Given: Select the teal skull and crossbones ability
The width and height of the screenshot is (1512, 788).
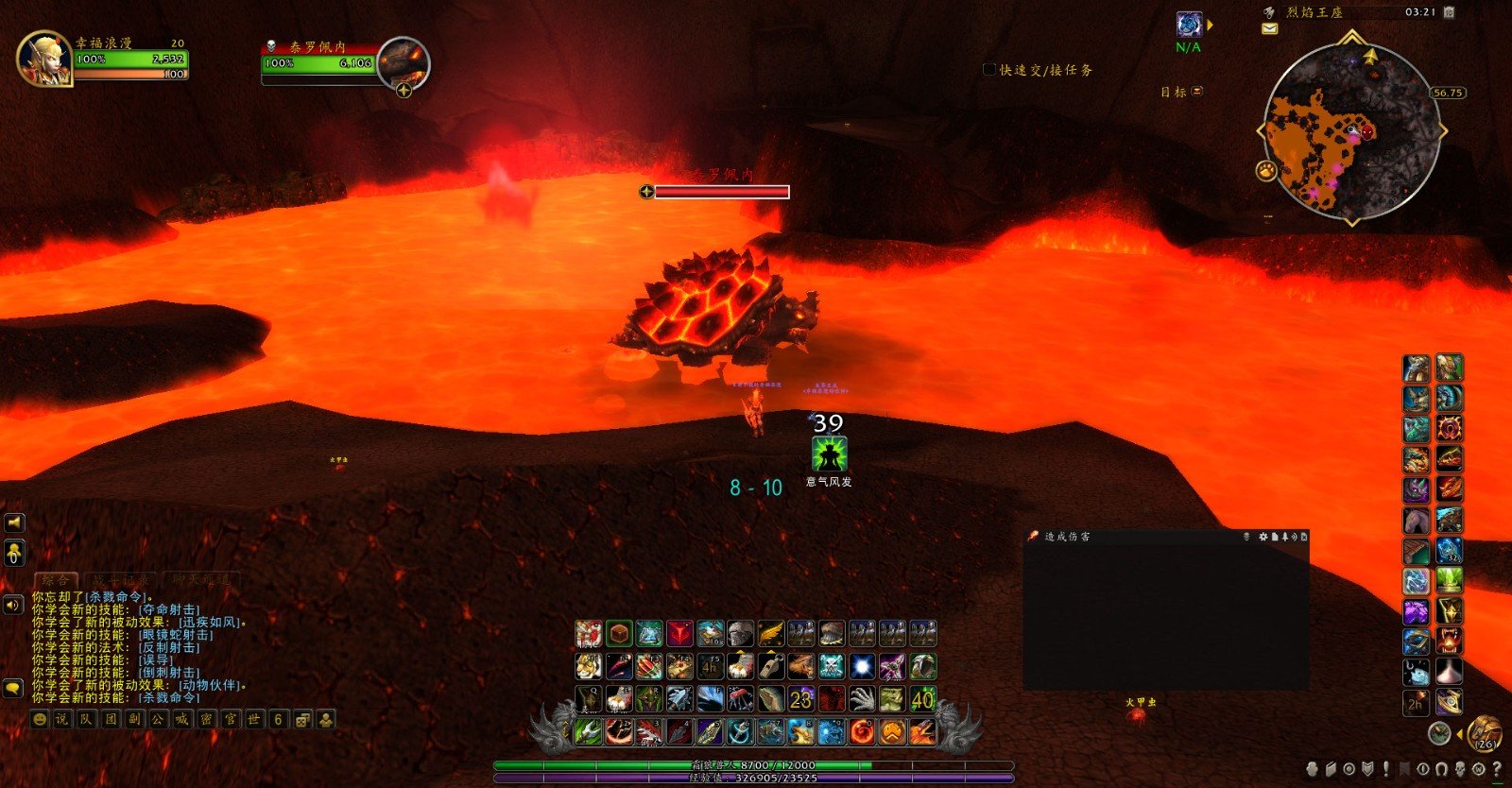Looking at the screenshot, I should [x=832, y=667].
